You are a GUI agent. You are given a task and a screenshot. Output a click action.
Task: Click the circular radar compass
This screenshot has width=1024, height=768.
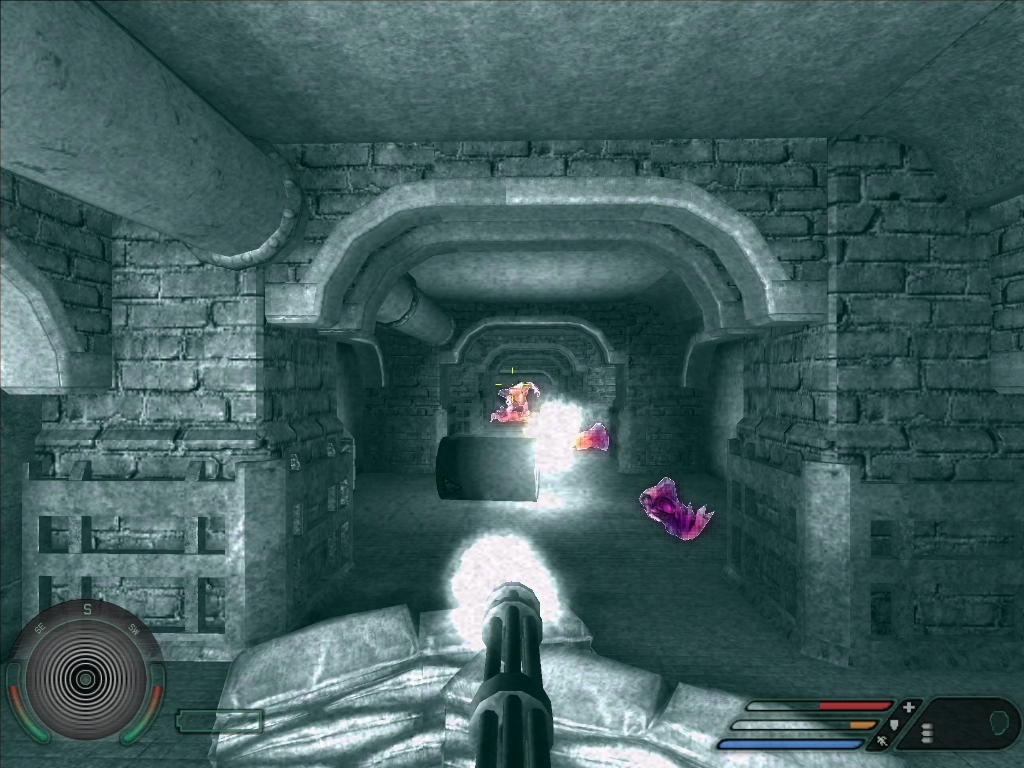tap(86, 679)
